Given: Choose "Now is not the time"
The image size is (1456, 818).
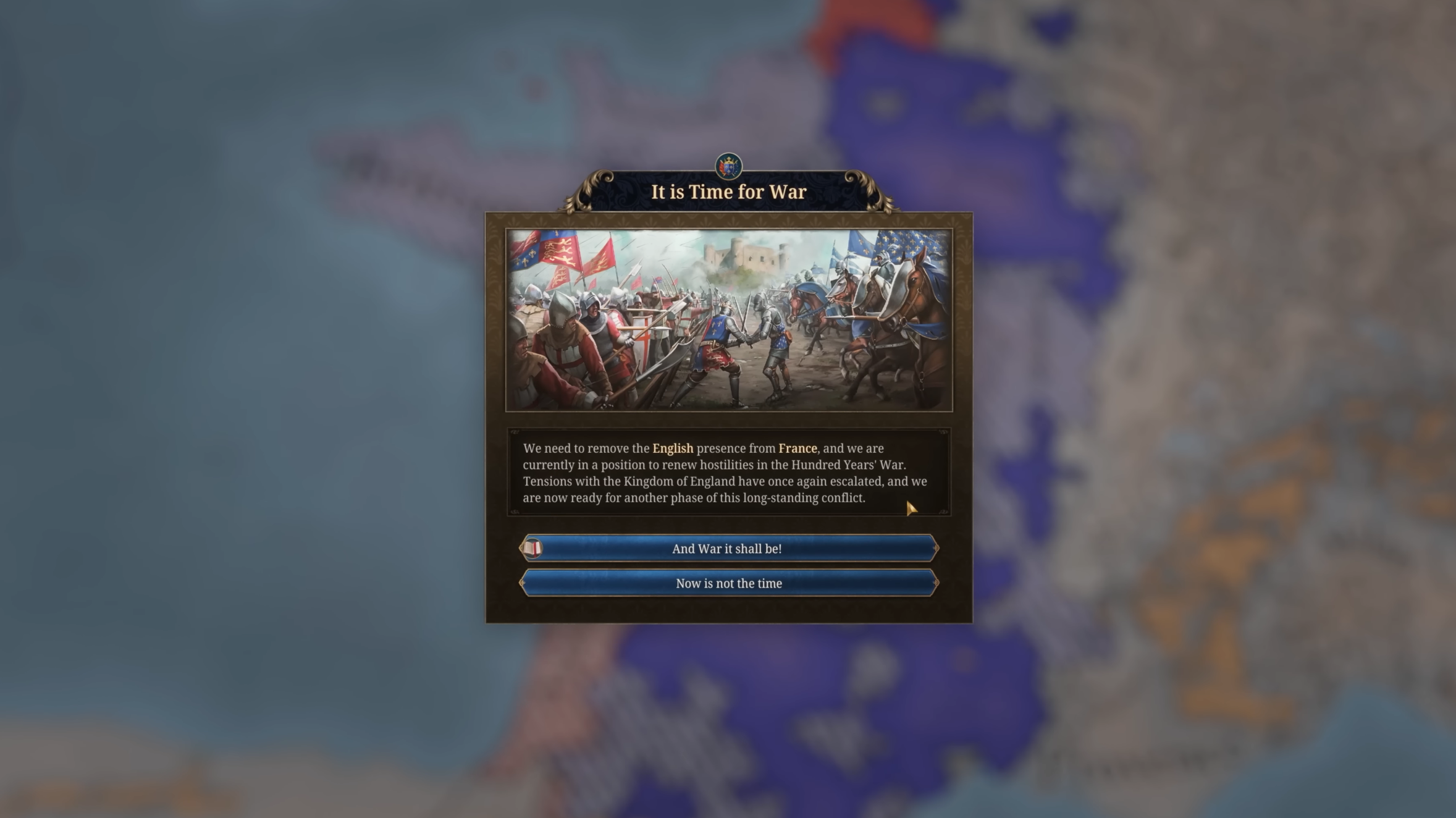Looking at the screenshot, I should [x=728, y=583].
